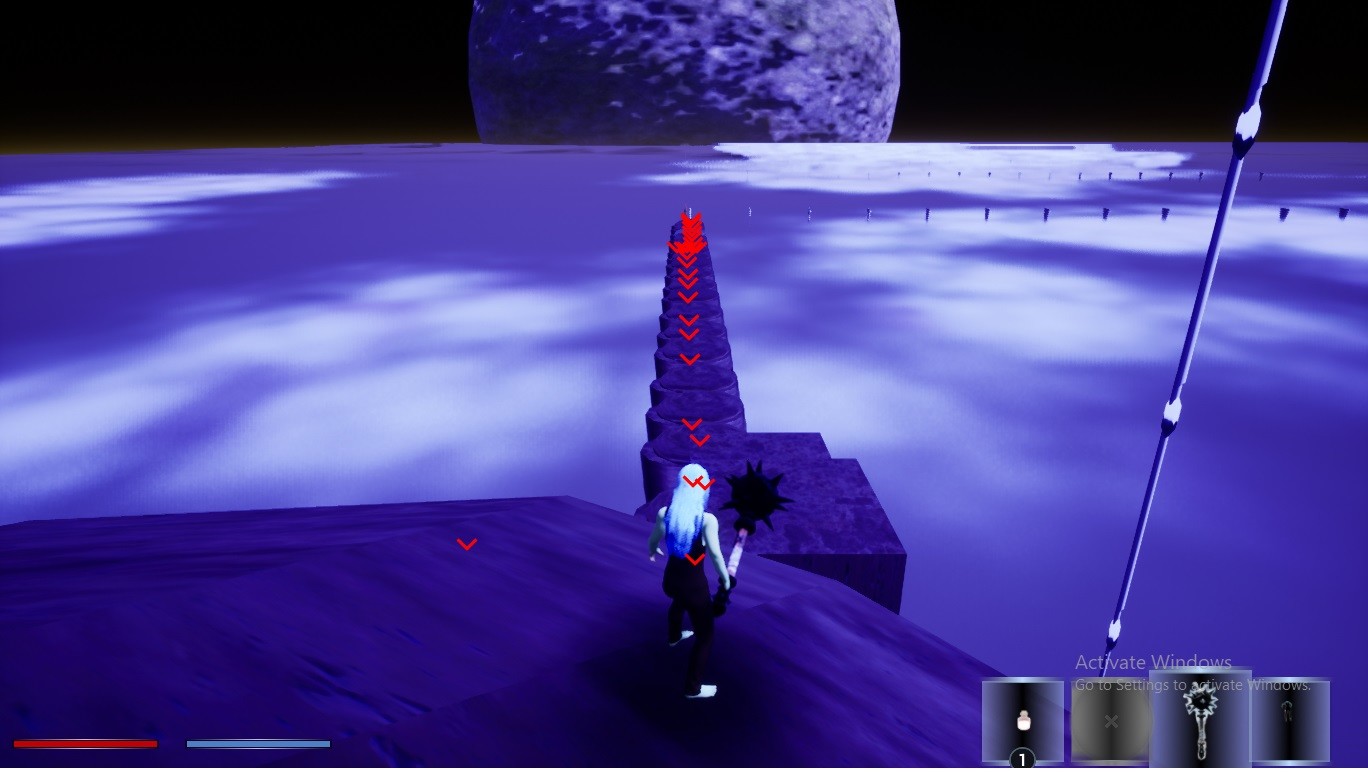Image resolution: width=1368 pixels, height=772 pixels.
Task: Click the potion quantity badge showing 1
Action: [1022, 758]
